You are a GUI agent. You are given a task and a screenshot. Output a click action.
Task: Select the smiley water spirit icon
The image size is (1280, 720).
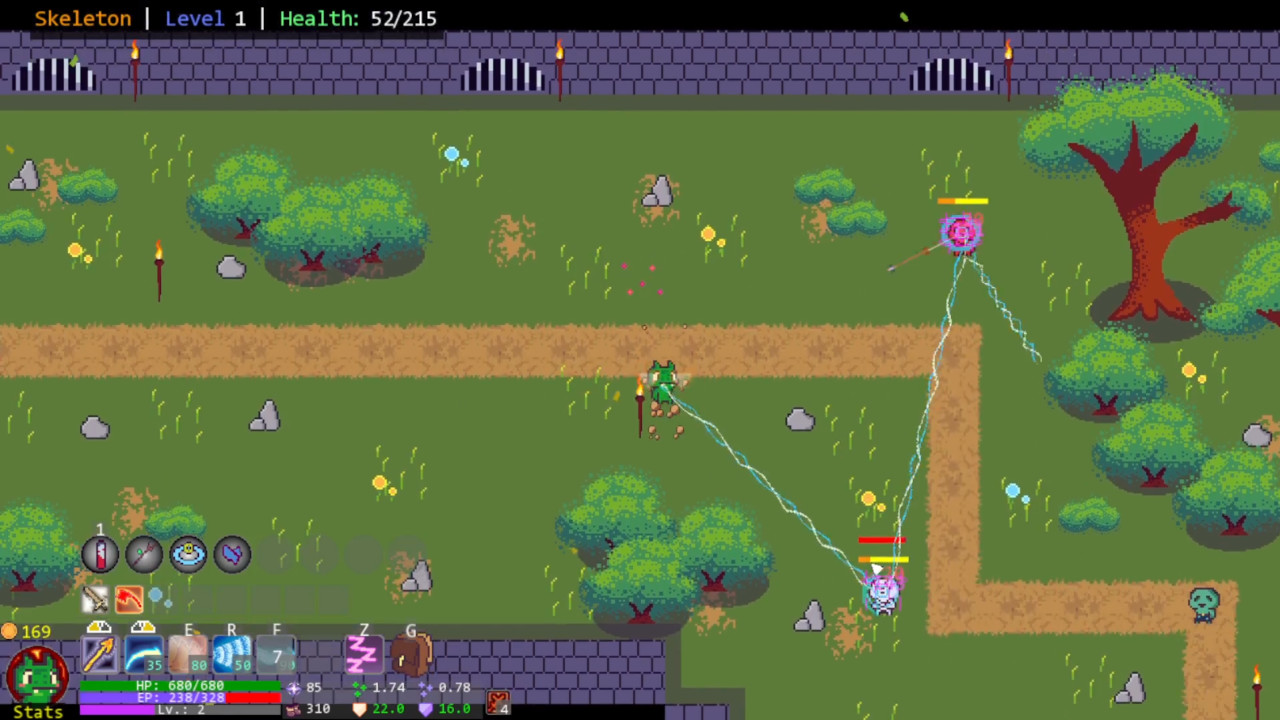(x=189, y=554)
